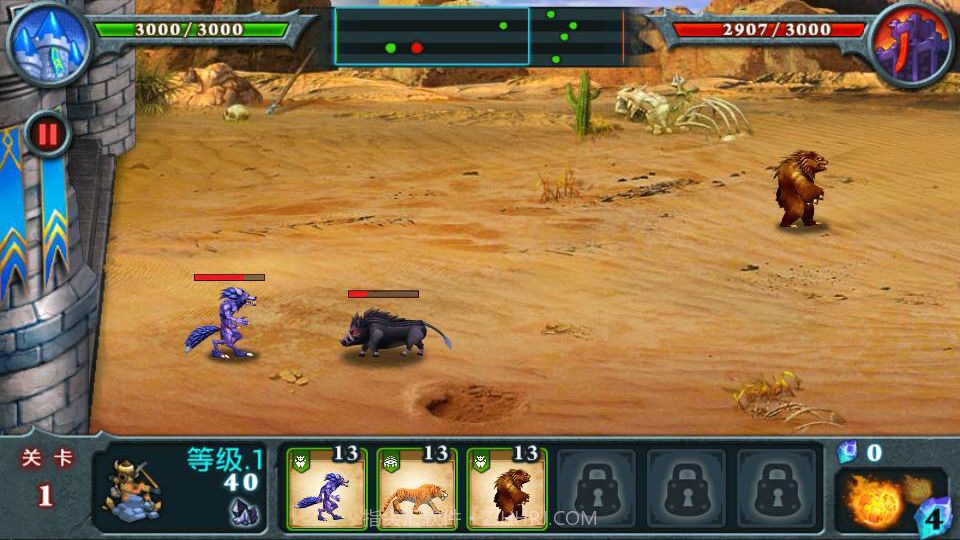Deploy the tiger unit card

click(x=417, y=488)
